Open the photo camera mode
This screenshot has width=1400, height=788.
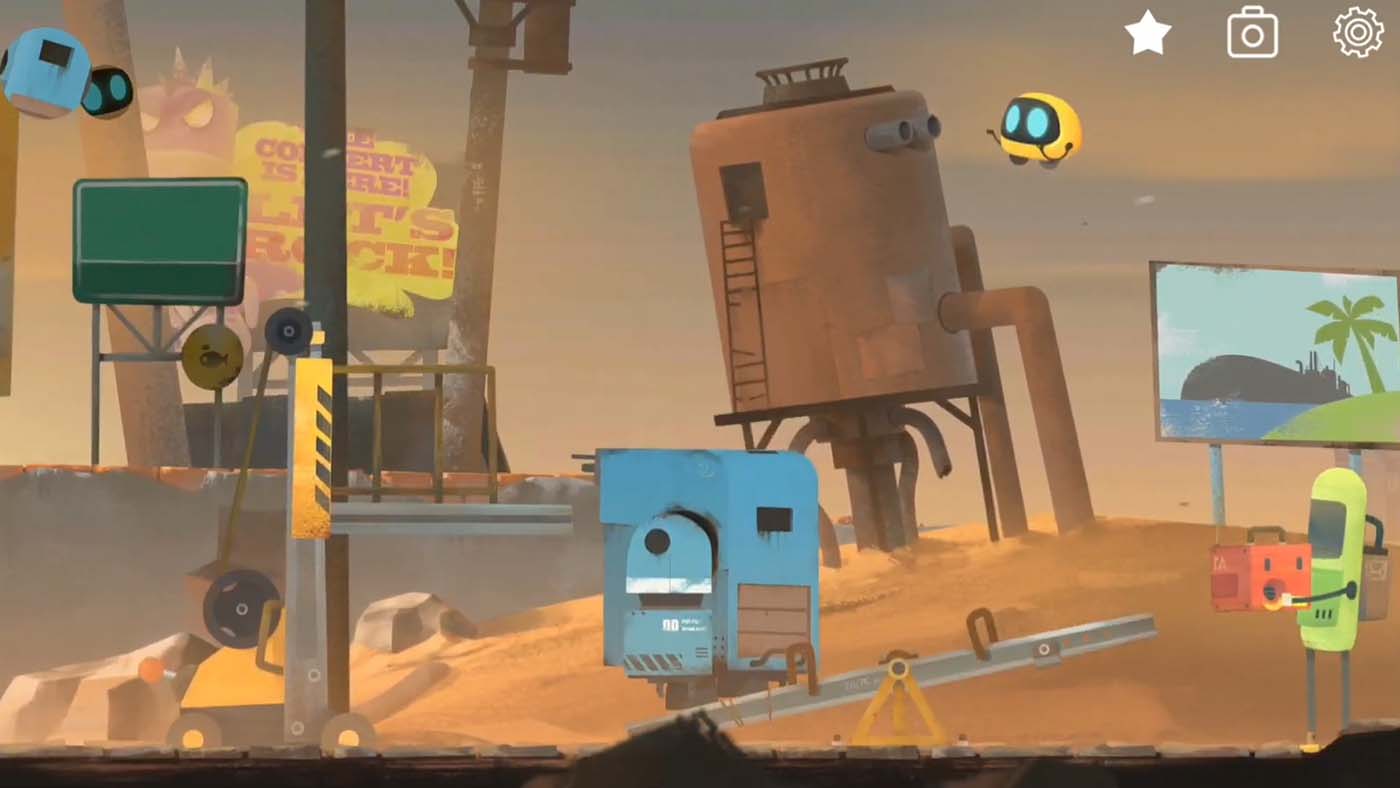click(x=1251, y=31)
